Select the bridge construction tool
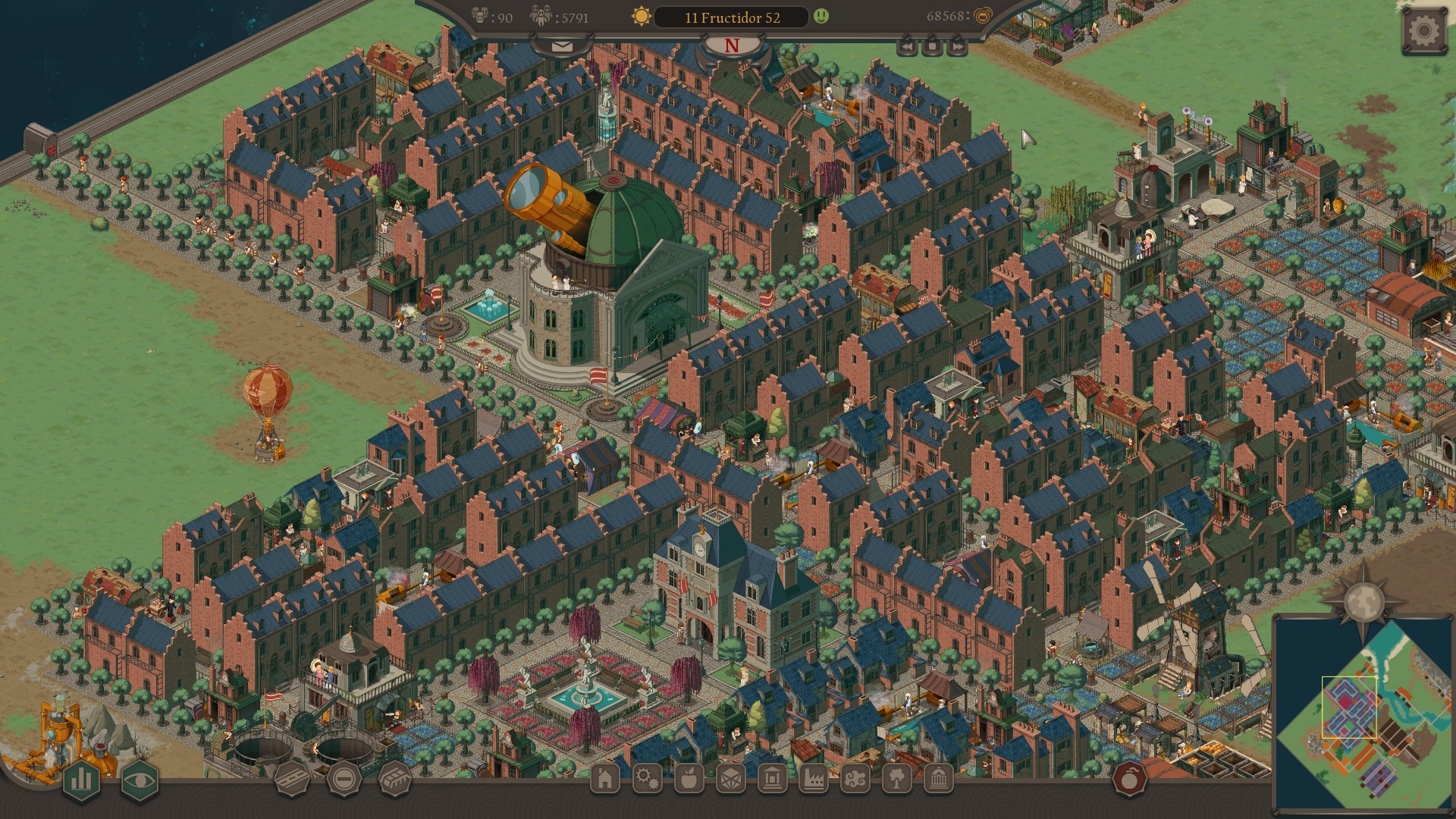 coord(394,778)
